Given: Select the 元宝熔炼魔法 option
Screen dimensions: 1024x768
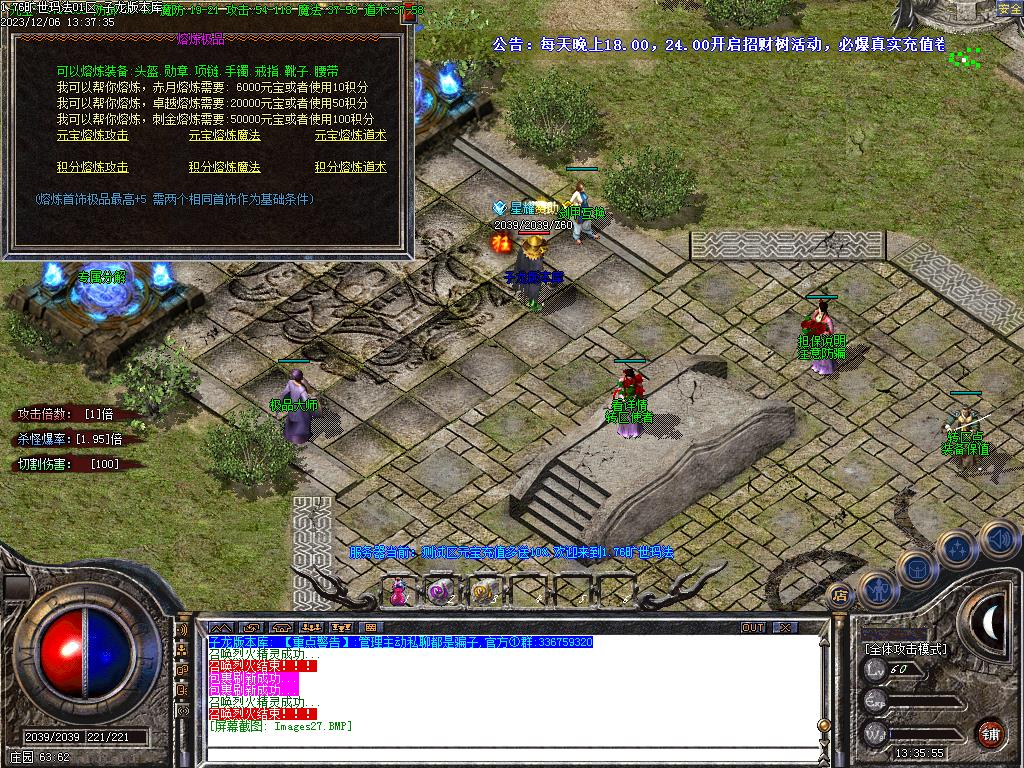Looking at the screenshot, I should 224,135.
